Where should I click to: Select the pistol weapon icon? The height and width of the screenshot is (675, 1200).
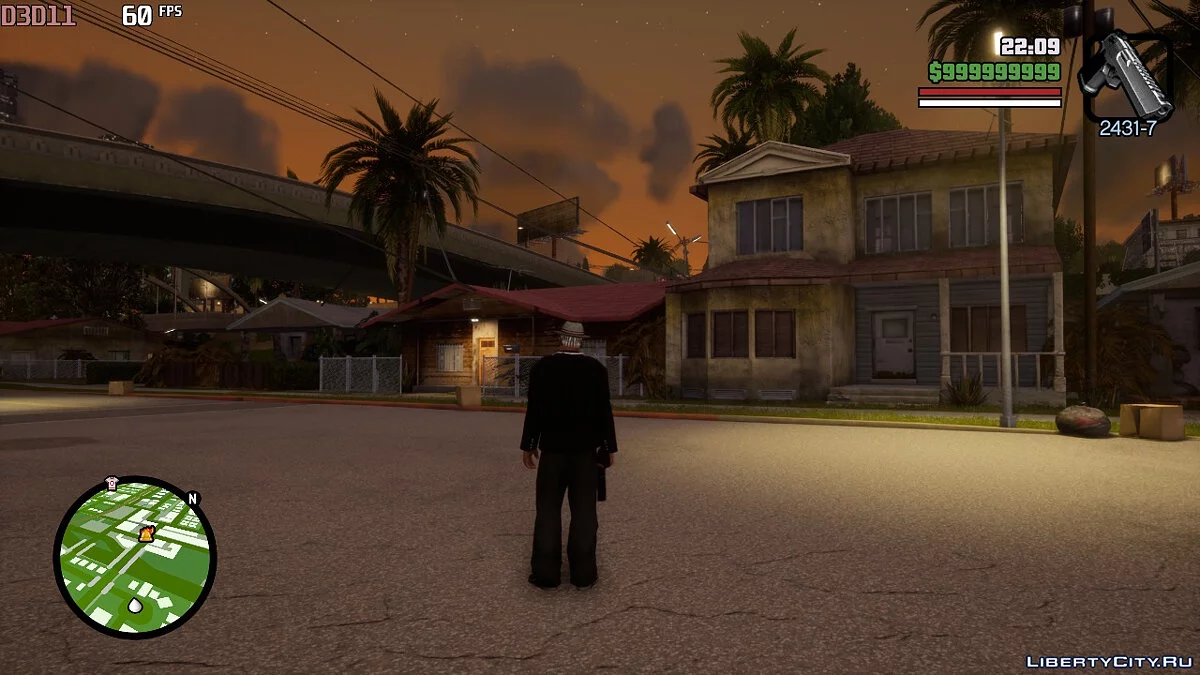pyautogui.click(x=1127, y=76)
